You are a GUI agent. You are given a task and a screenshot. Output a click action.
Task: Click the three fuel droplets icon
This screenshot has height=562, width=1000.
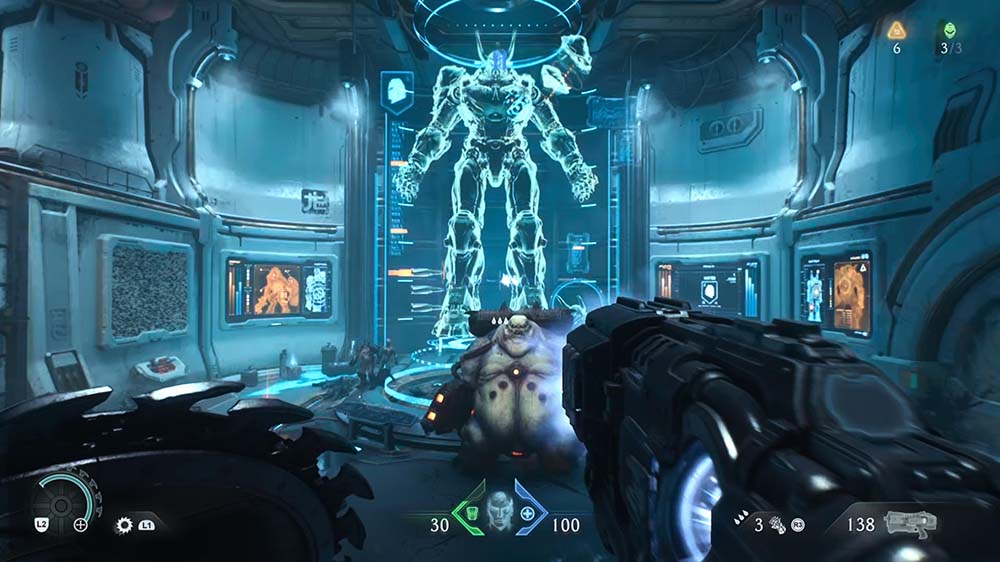pos(741,521)
